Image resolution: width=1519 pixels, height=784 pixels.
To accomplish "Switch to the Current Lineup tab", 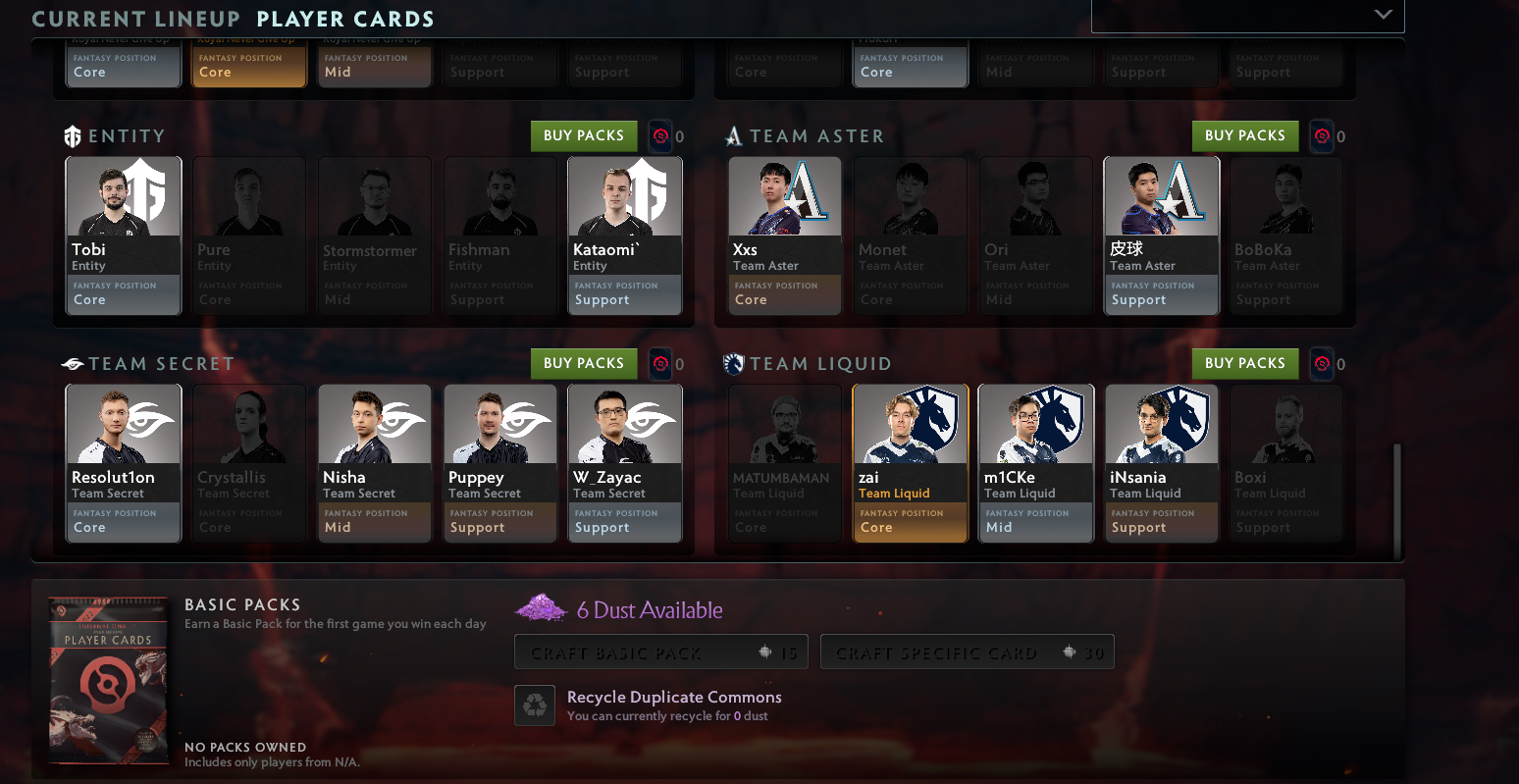I will click(x=135, y=19).
